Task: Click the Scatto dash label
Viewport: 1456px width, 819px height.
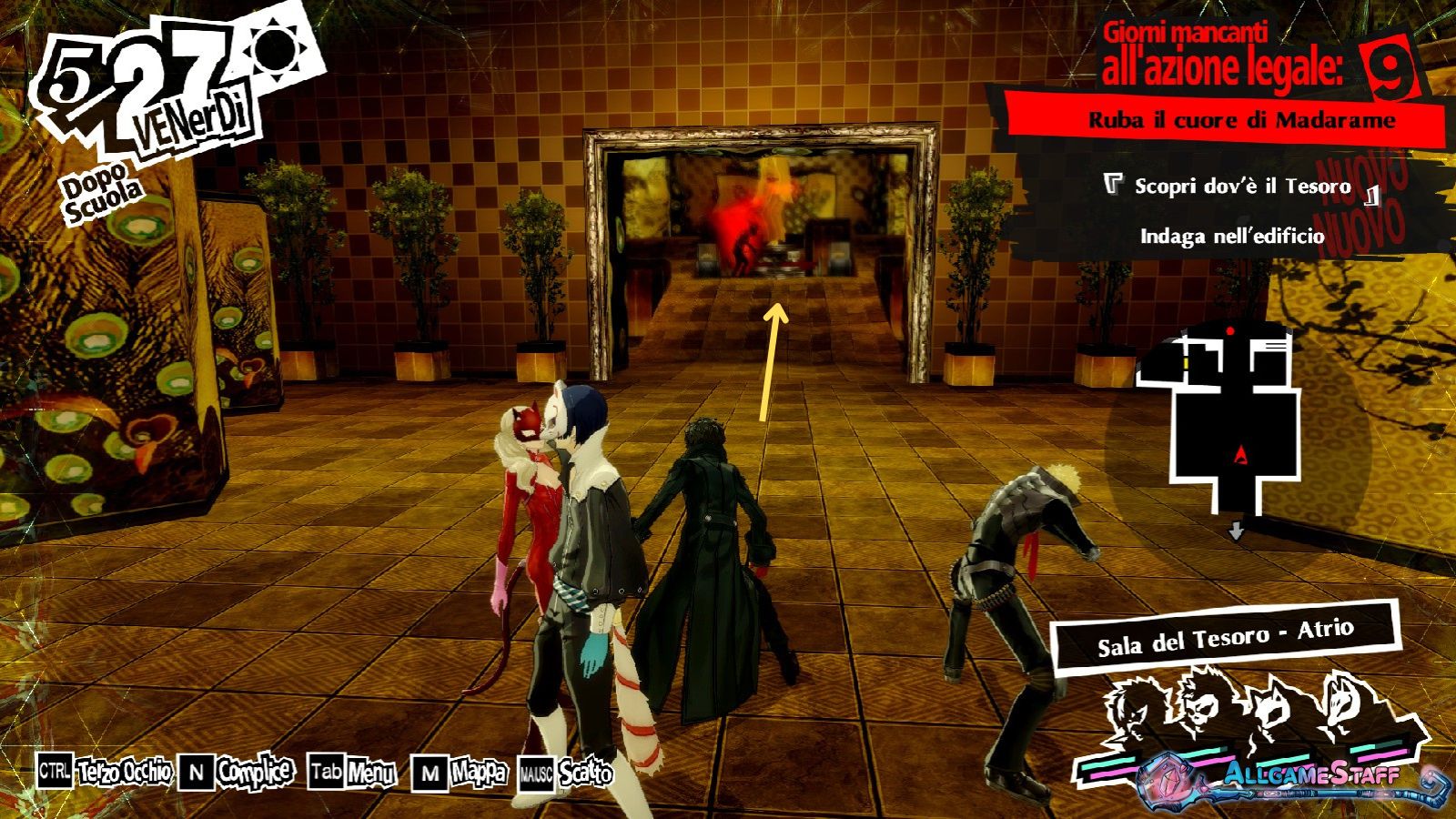Action: [x=585, y=773]
